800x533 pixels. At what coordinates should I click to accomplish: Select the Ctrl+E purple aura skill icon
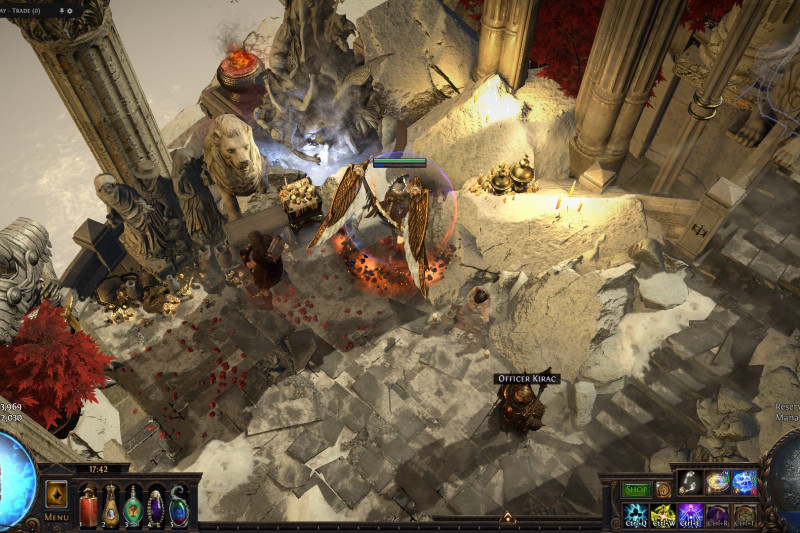coord(690,514)
